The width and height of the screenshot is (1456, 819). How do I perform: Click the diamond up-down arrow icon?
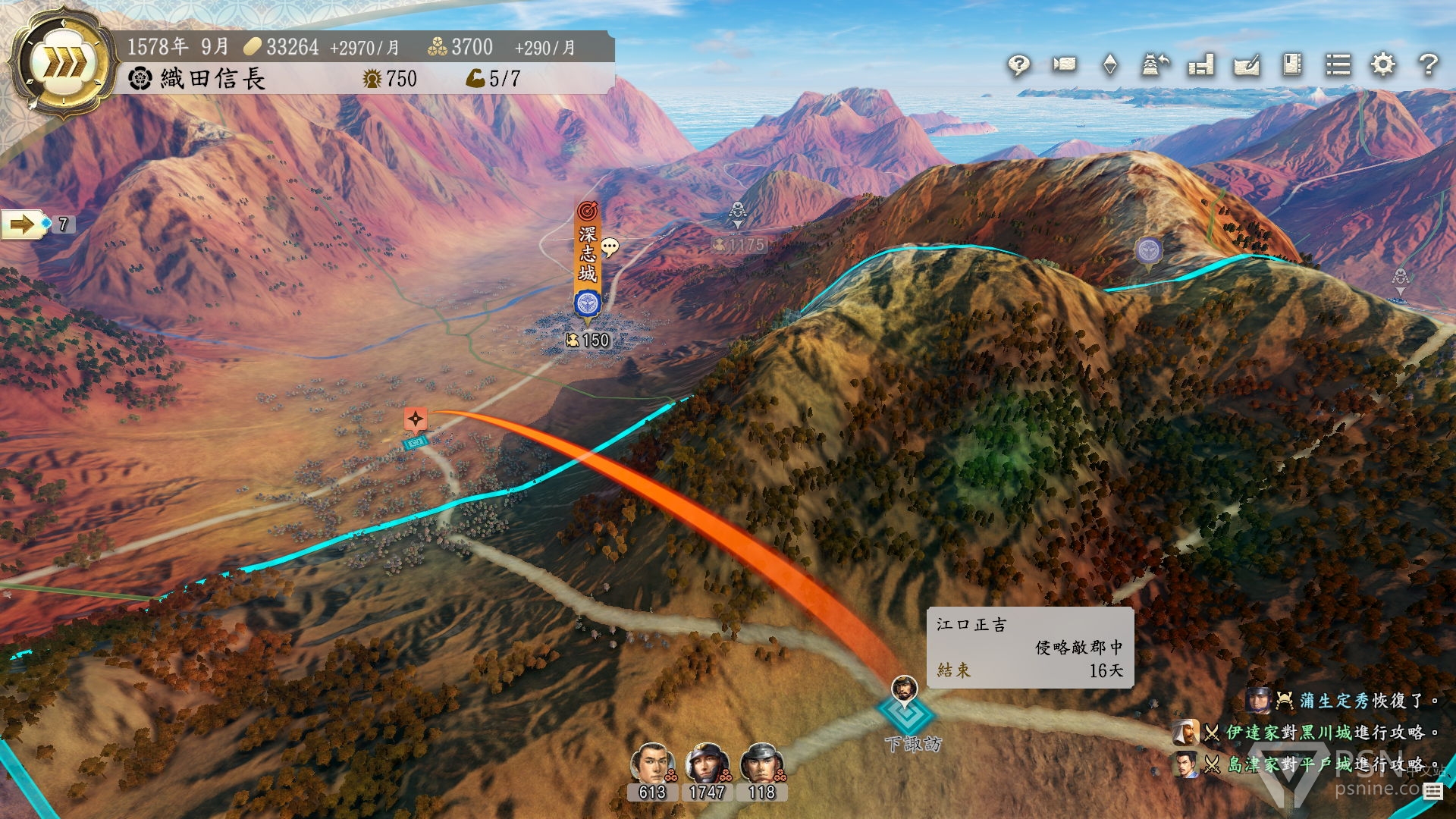pyautogui.click(x=1109, y=64)
